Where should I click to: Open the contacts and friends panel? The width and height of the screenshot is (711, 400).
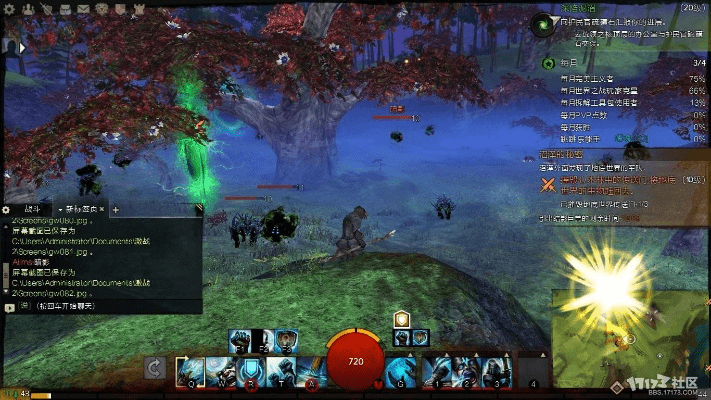click(x=28, y=8)
